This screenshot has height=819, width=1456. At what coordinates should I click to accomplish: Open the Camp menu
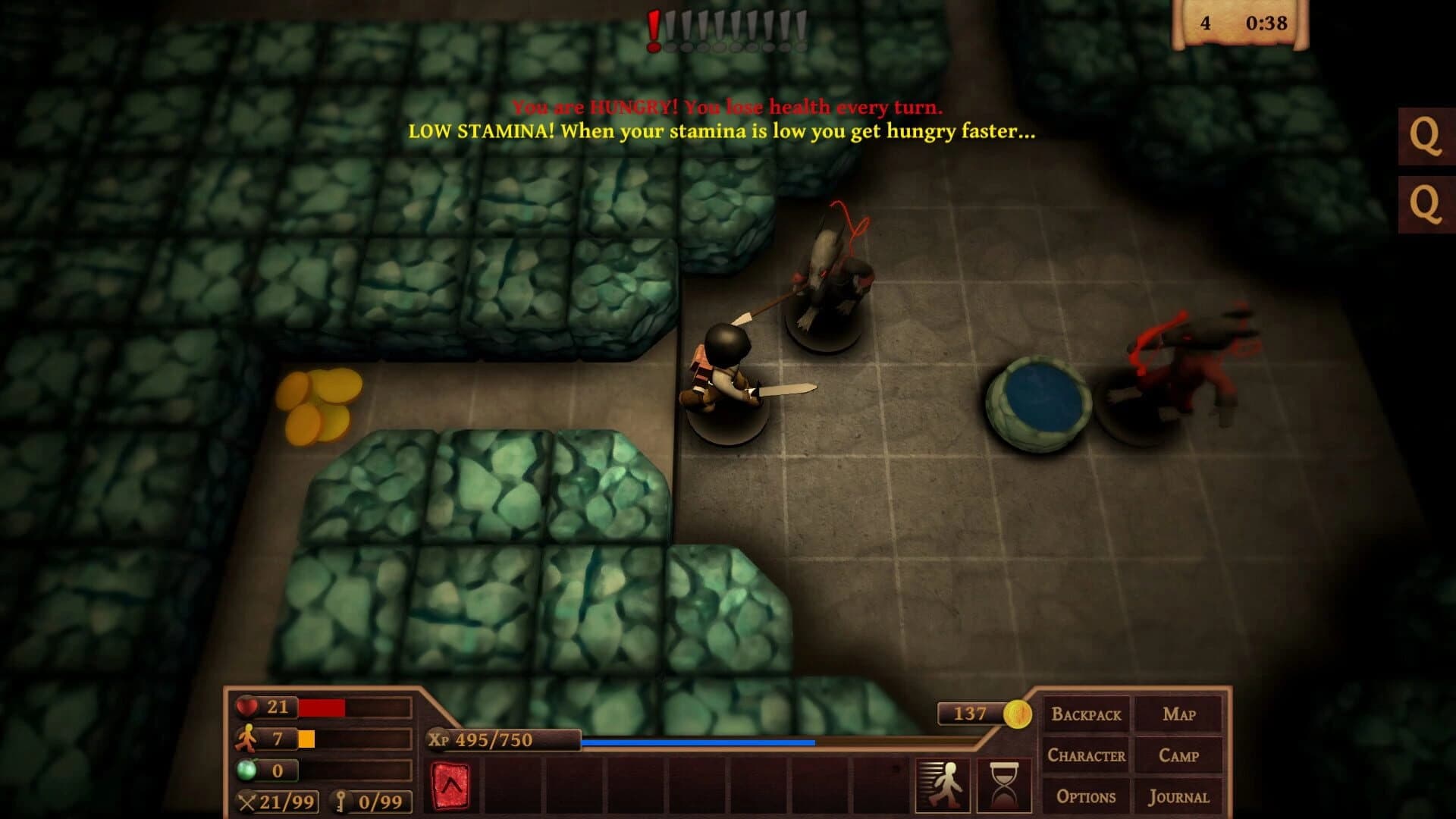1179,755
